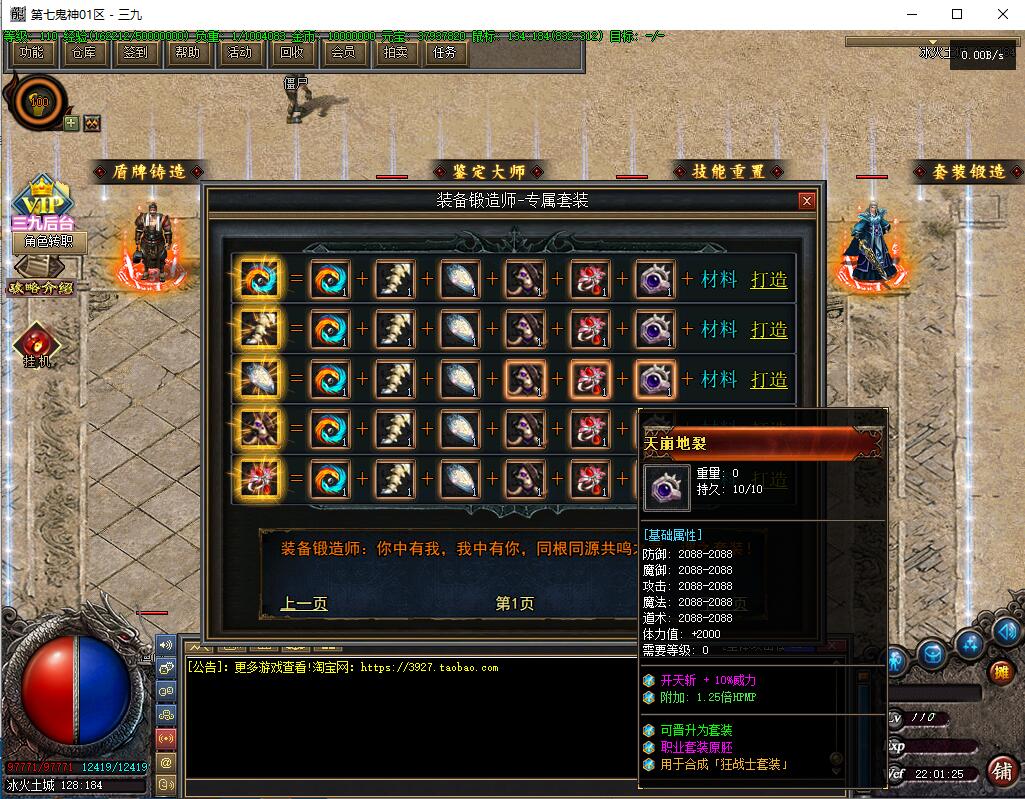Click the red broadcast chat channel button
Viewport: 1025px width, 799px height.
click(166, 738)
